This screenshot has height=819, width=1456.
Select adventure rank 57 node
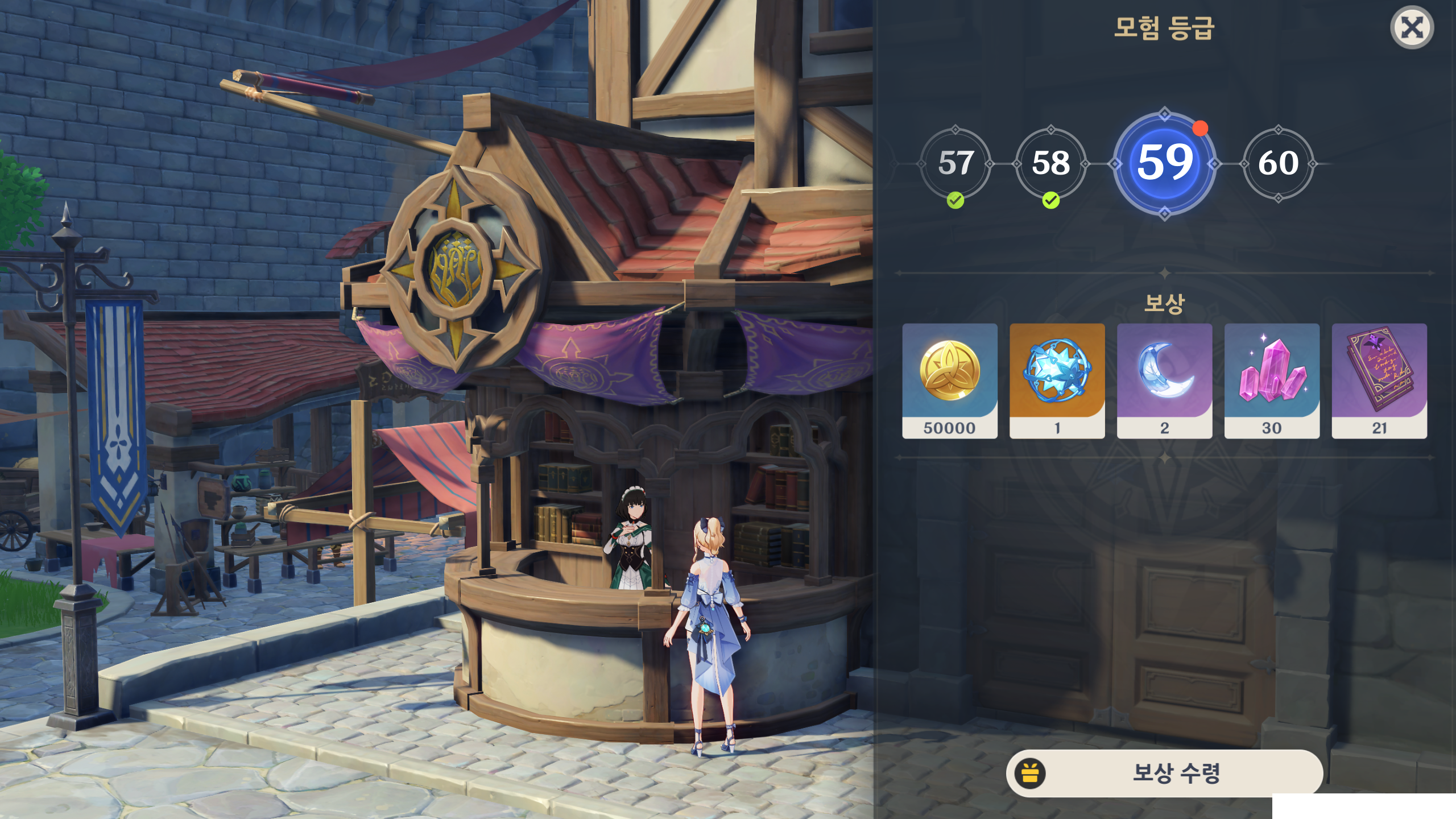(x=955, y=164)
